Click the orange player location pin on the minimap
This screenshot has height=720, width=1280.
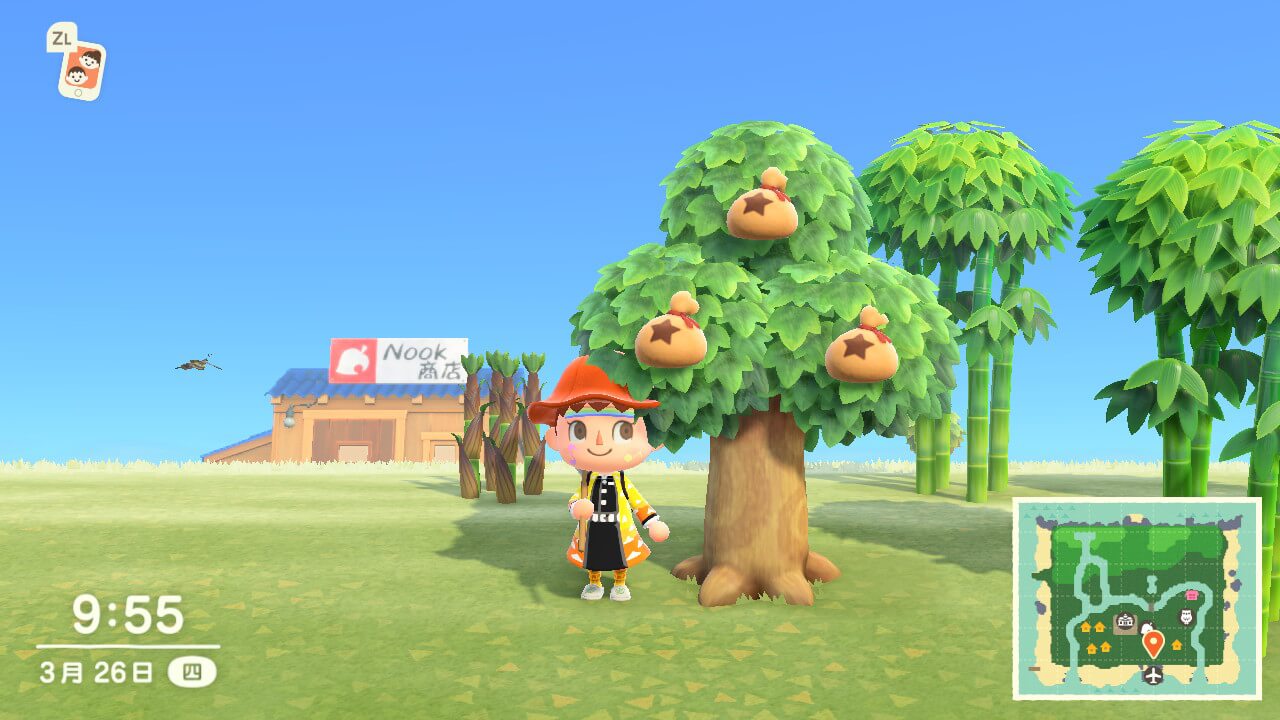pyautogui.click(x=1153, y=643)
